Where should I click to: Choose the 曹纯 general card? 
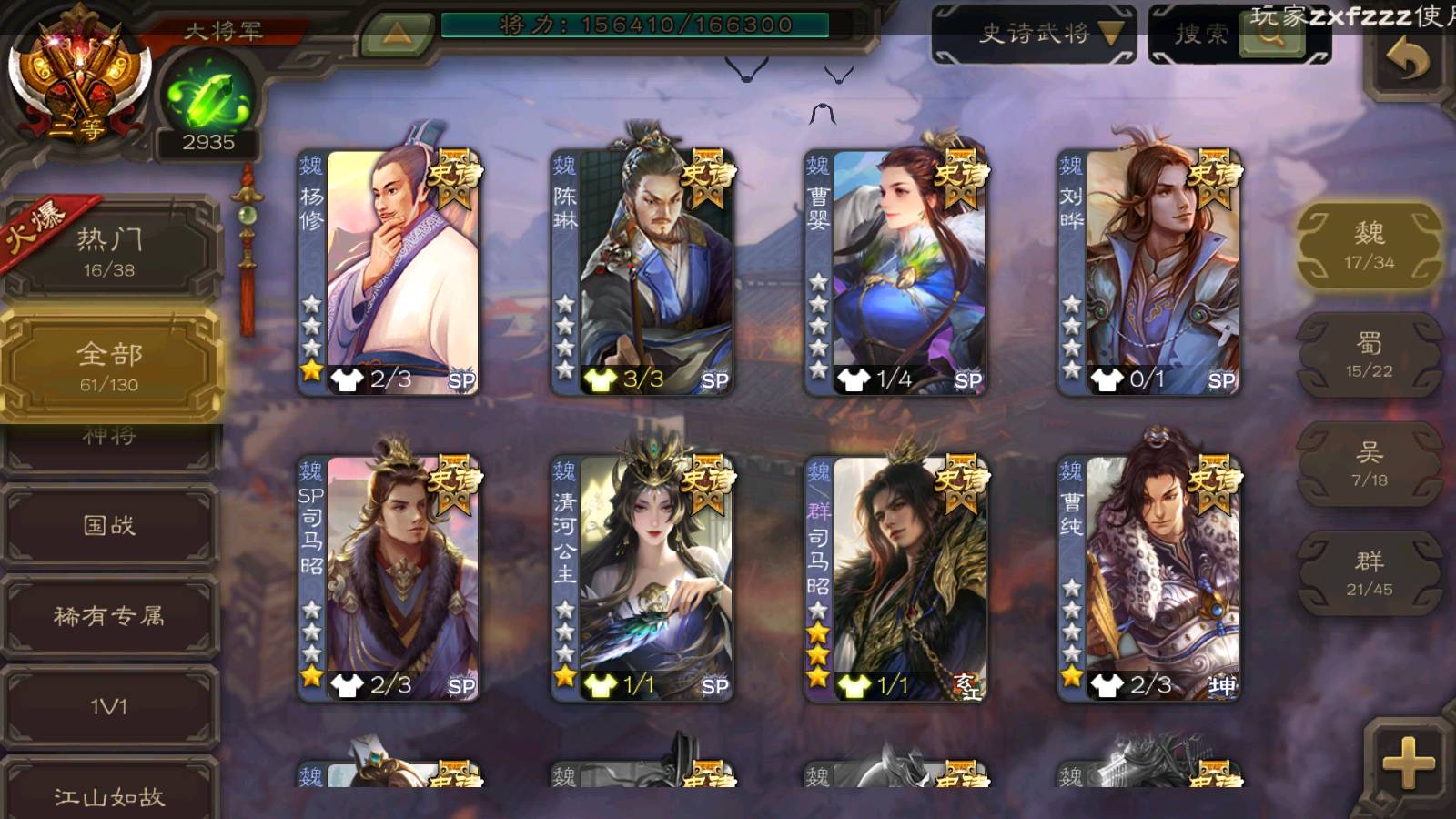coord(1148,579)
